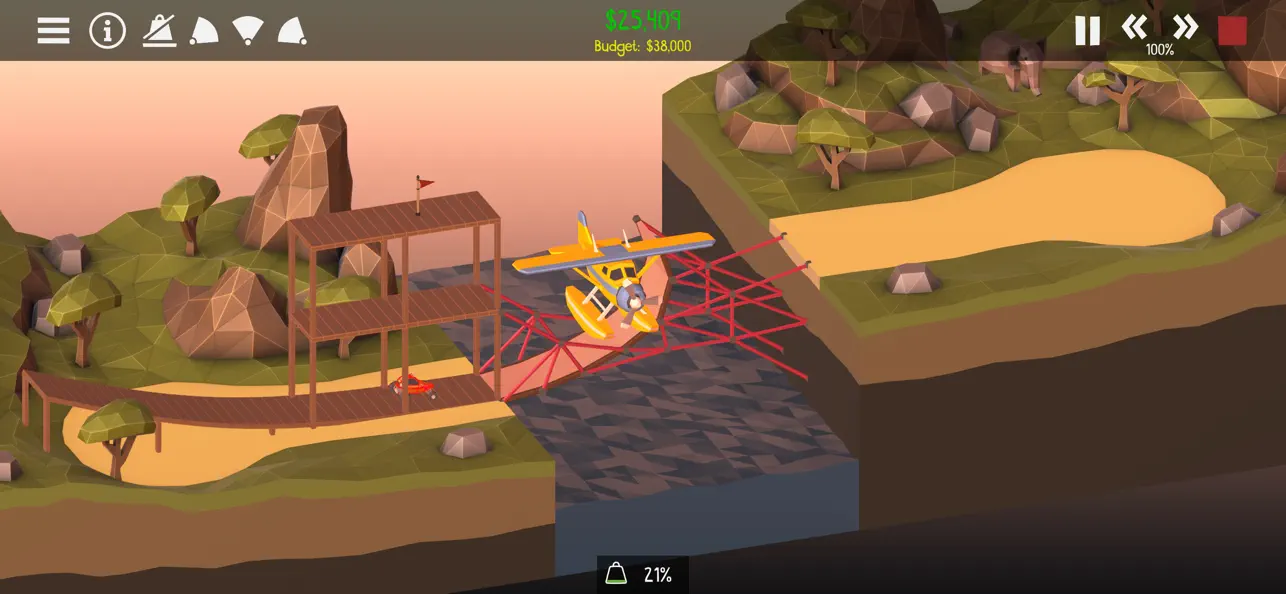Select the right-pivot fan view icon

[x=291, y=31]
